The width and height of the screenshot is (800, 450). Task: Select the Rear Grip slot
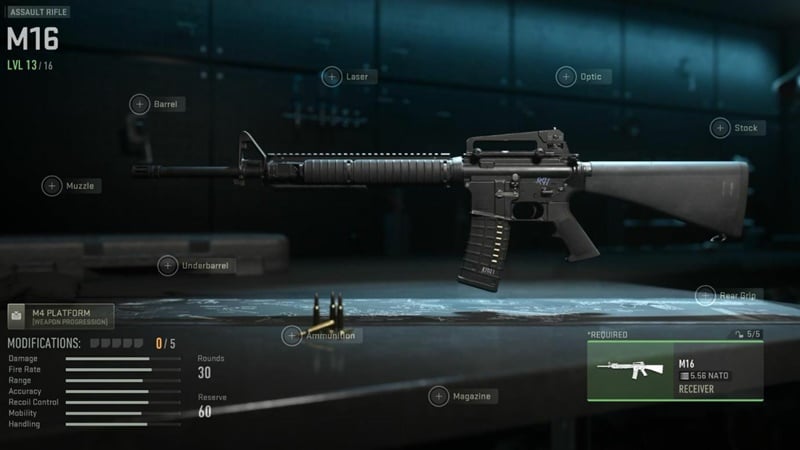(x=705, y=296)
